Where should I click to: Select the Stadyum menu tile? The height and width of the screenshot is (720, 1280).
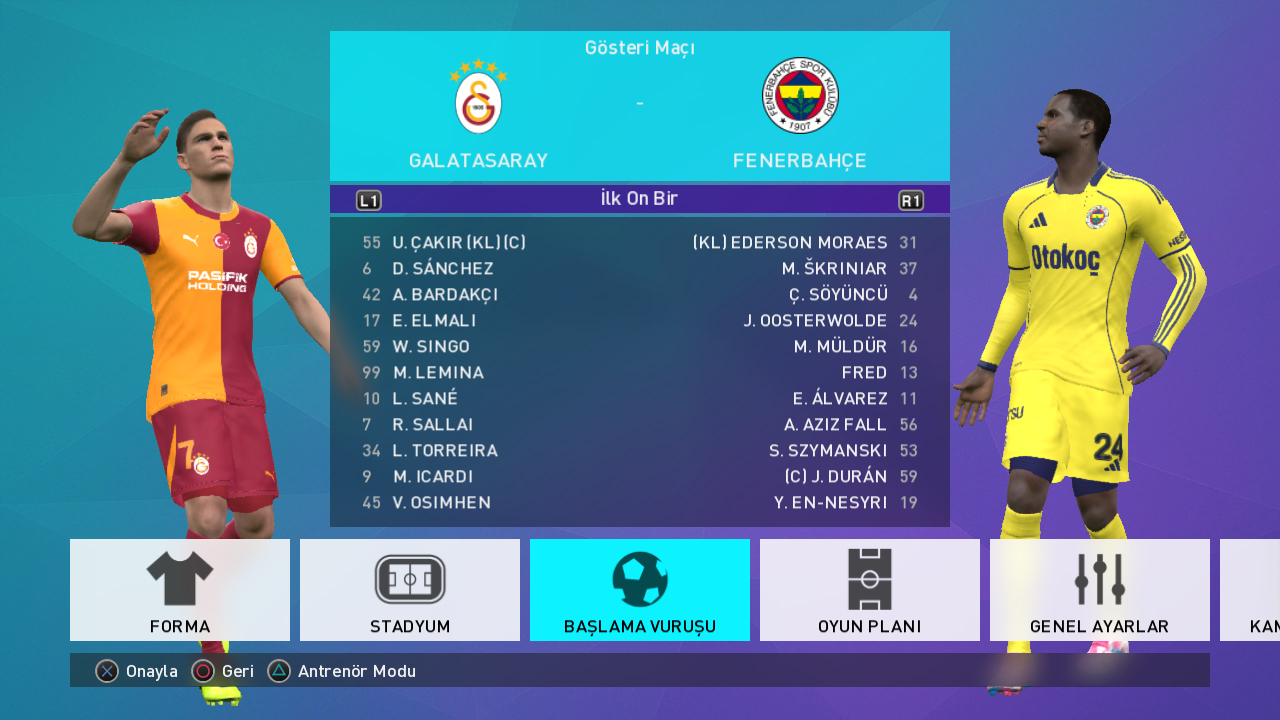click(x=410, y=589)
